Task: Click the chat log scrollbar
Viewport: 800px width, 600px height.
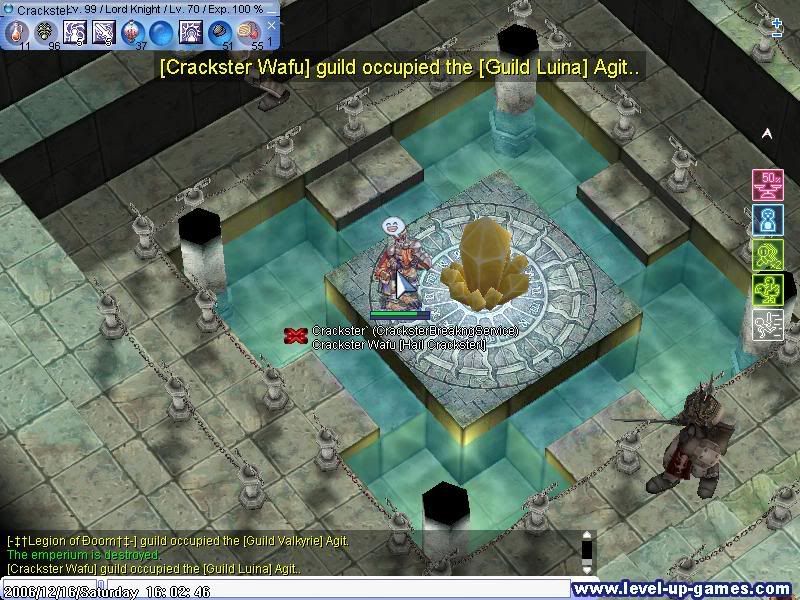Action: tap(588, 553)
